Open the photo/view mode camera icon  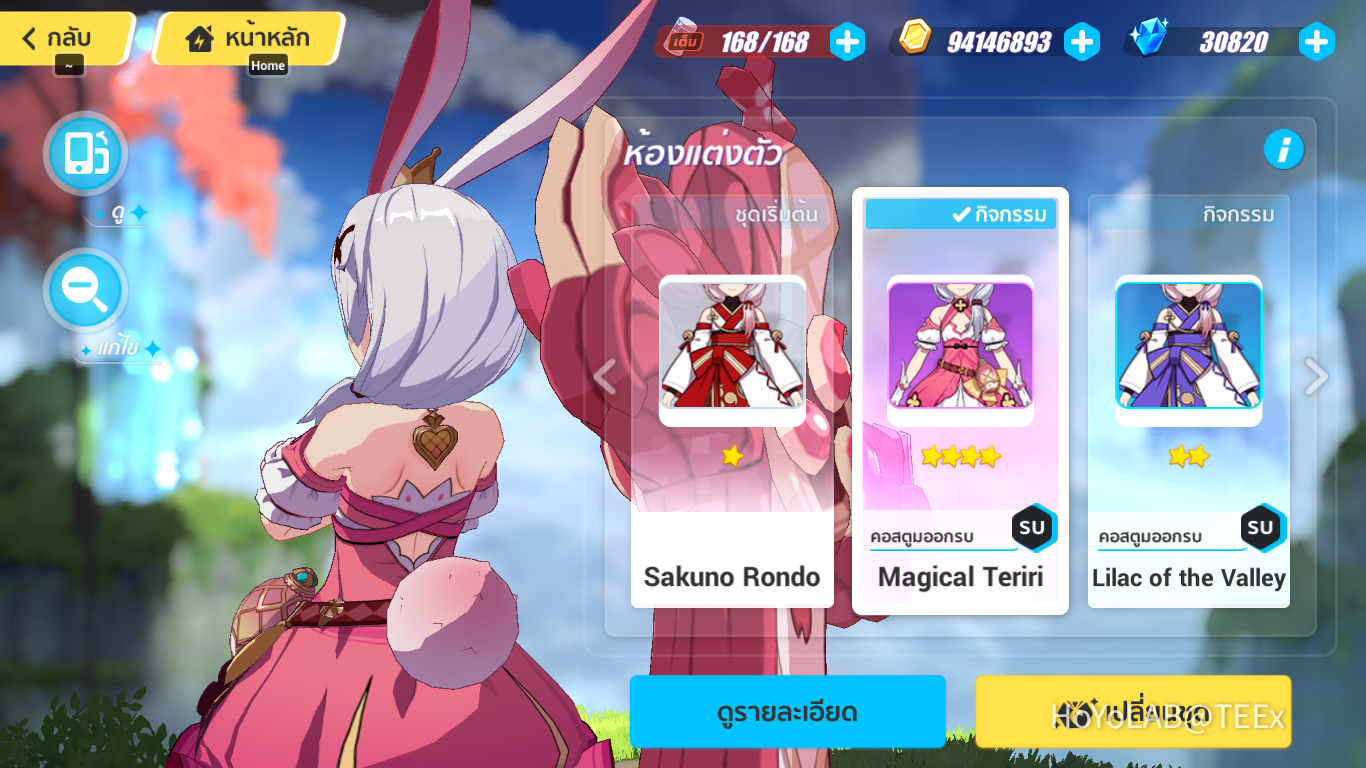point(85,153)
